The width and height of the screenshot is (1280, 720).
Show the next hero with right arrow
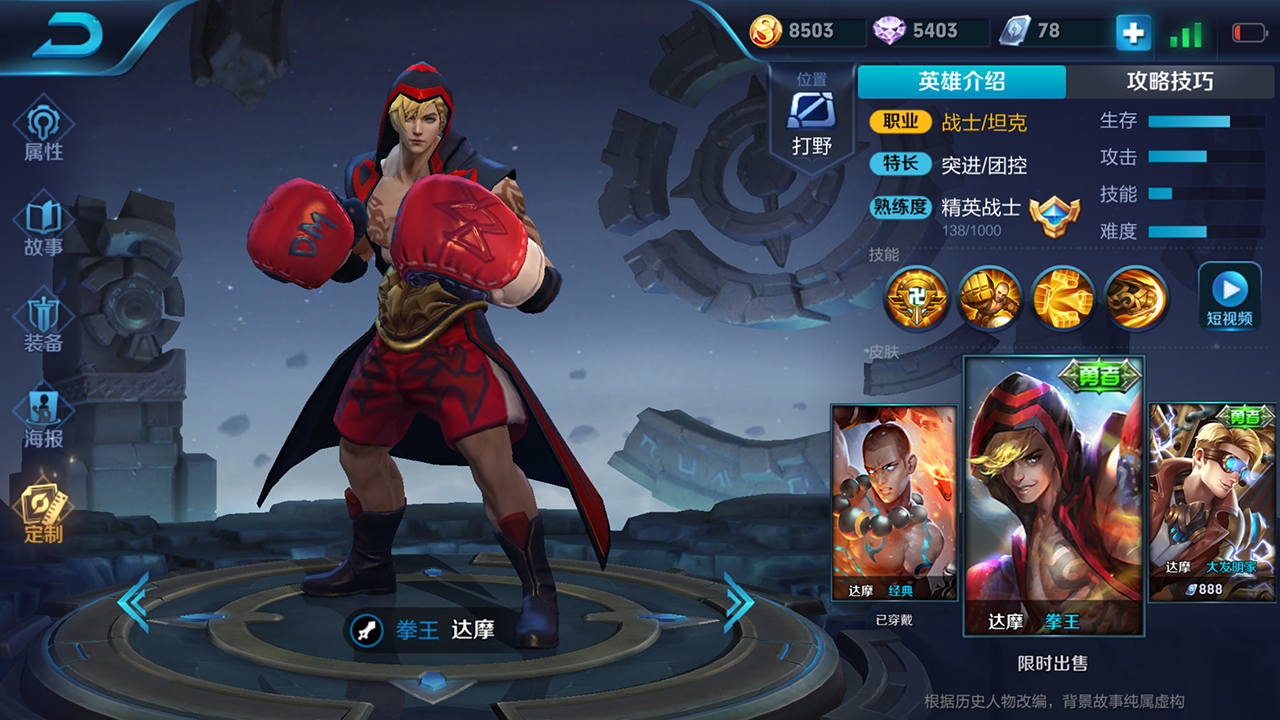click(x=739, y=601)
